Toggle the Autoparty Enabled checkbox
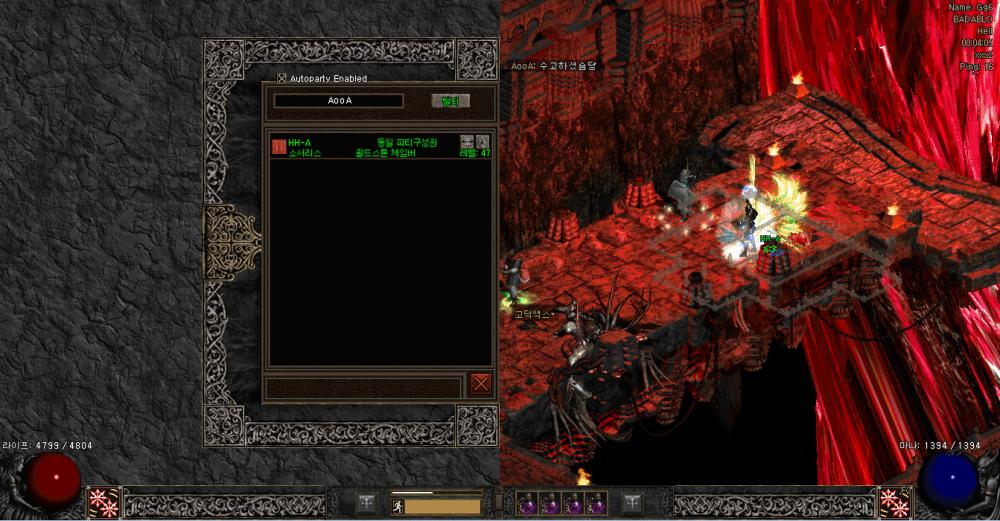This screenshot has width=1000, height=521. pyautogui.click(x=282, y=78)
